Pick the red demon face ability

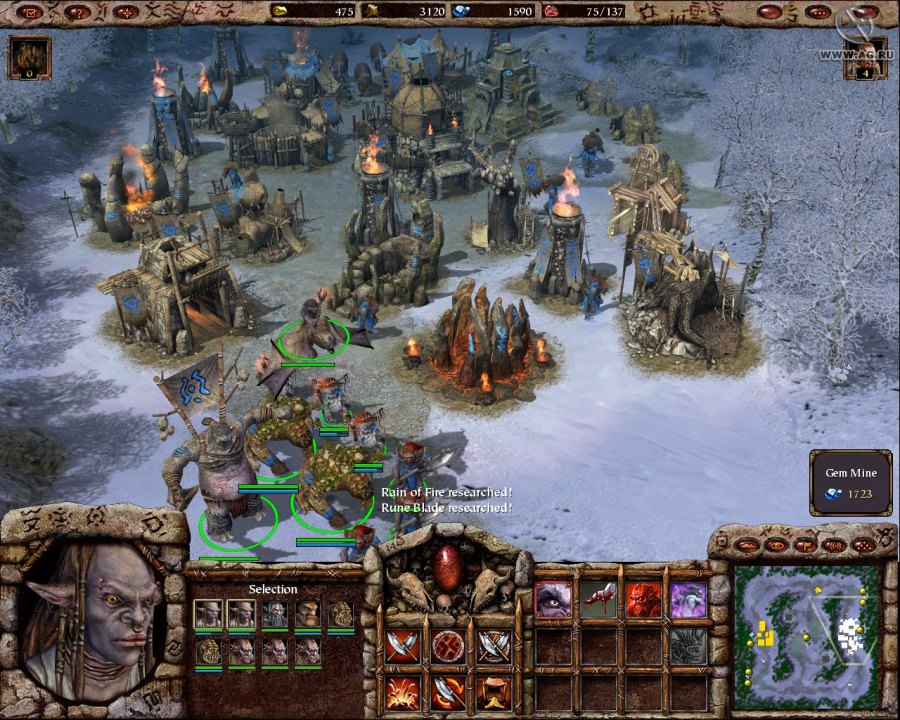point(643,600)
